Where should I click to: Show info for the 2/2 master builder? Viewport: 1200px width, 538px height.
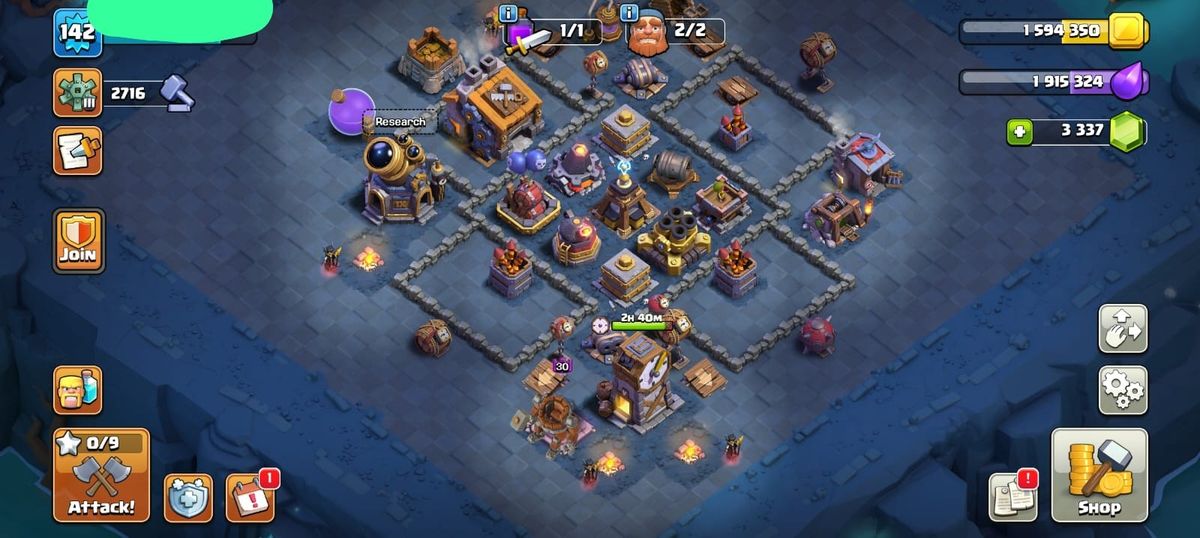(629, 14)
